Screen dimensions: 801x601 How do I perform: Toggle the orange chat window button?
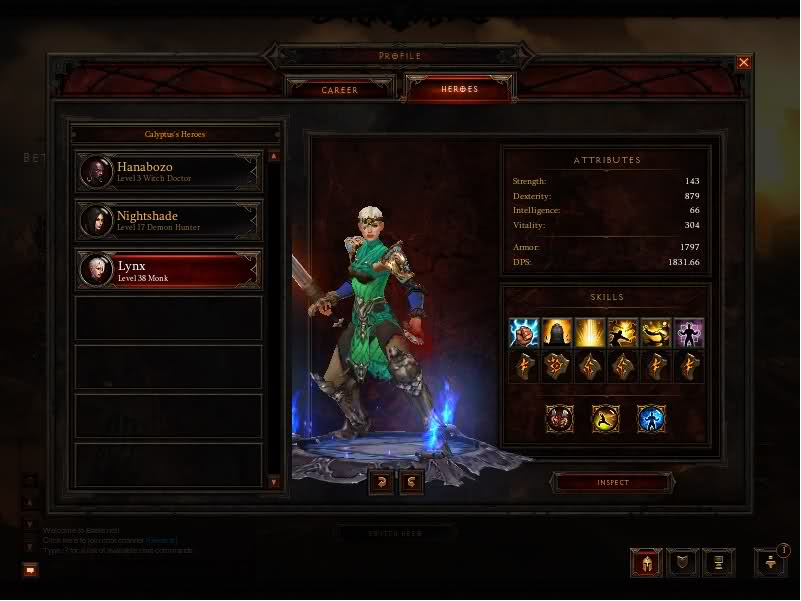[31, 570]
